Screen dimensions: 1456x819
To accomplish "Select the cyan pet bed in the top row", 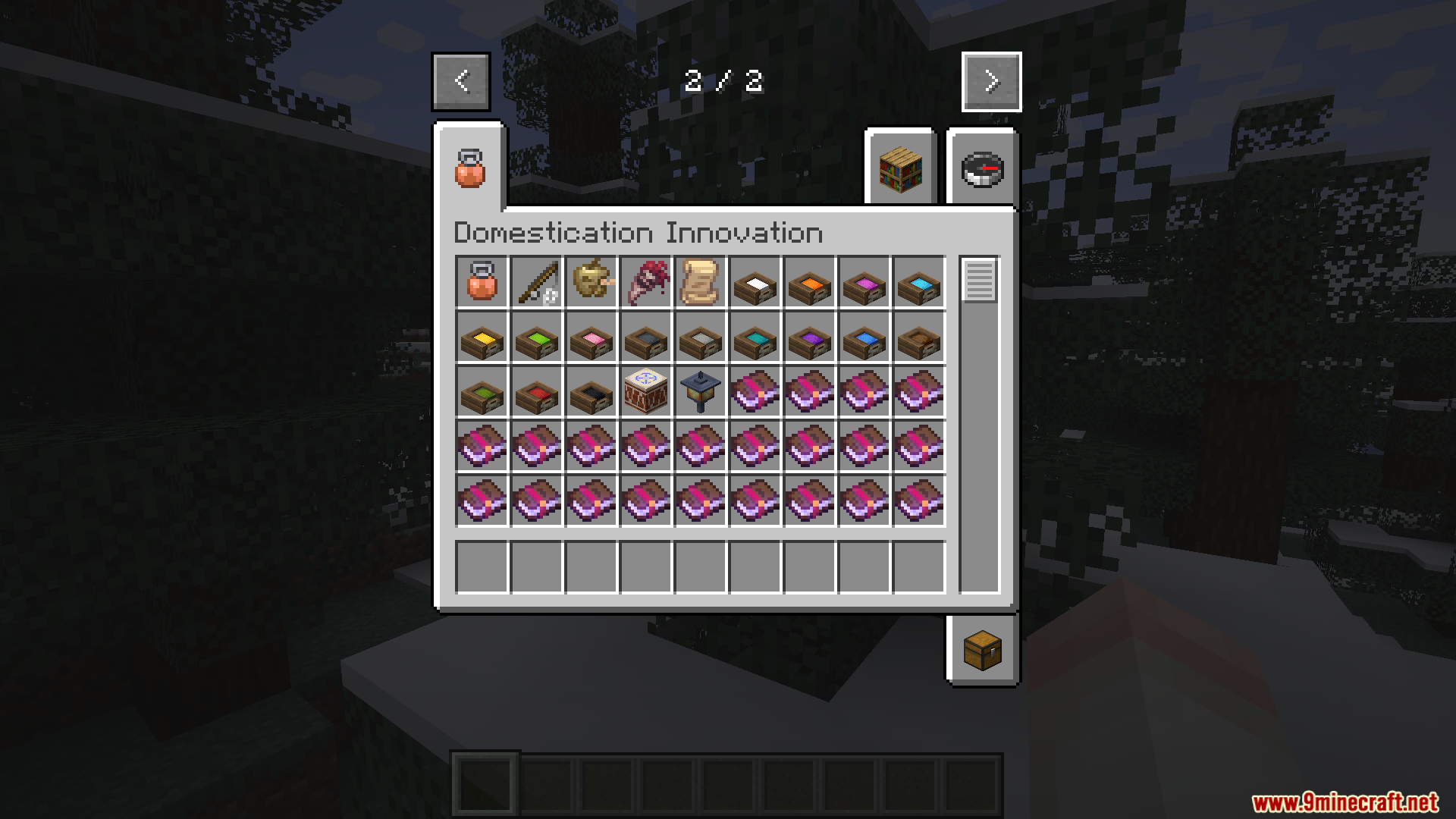I will tap(918, 284).
